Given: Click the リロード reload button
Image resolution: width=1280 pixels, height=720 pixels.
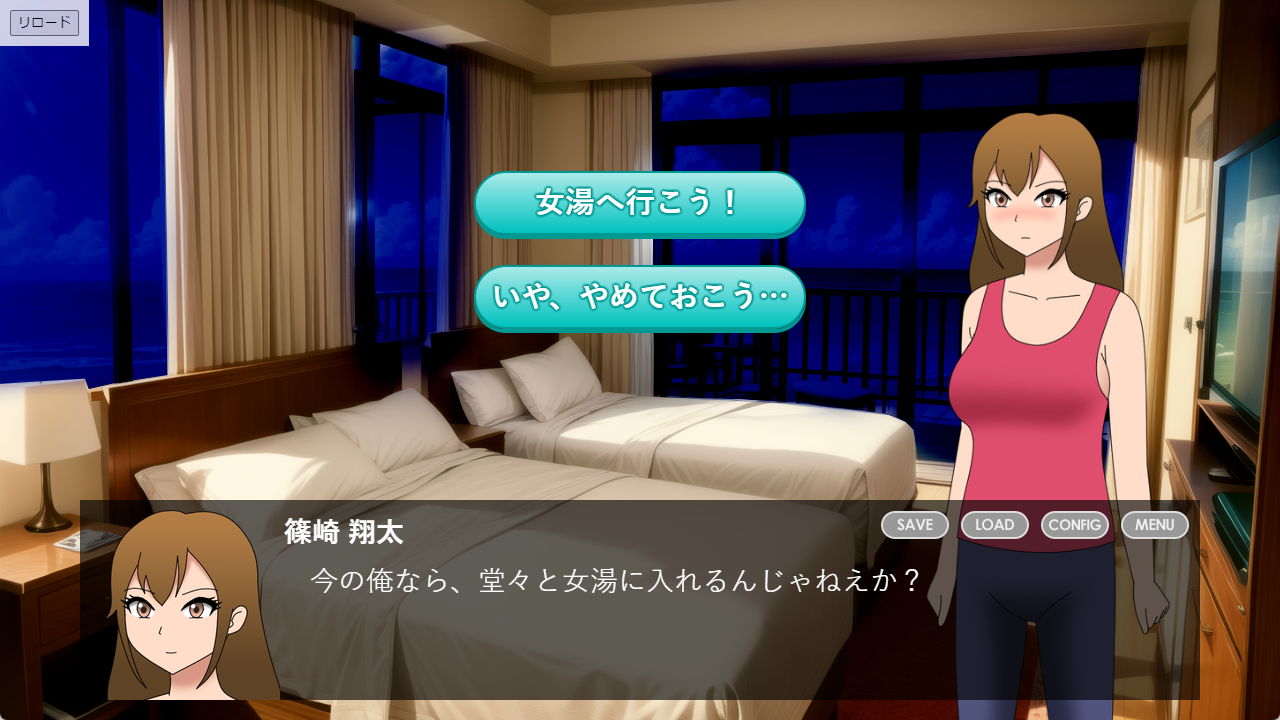Looking at the screenshot, I should click(x=44, y=22).
